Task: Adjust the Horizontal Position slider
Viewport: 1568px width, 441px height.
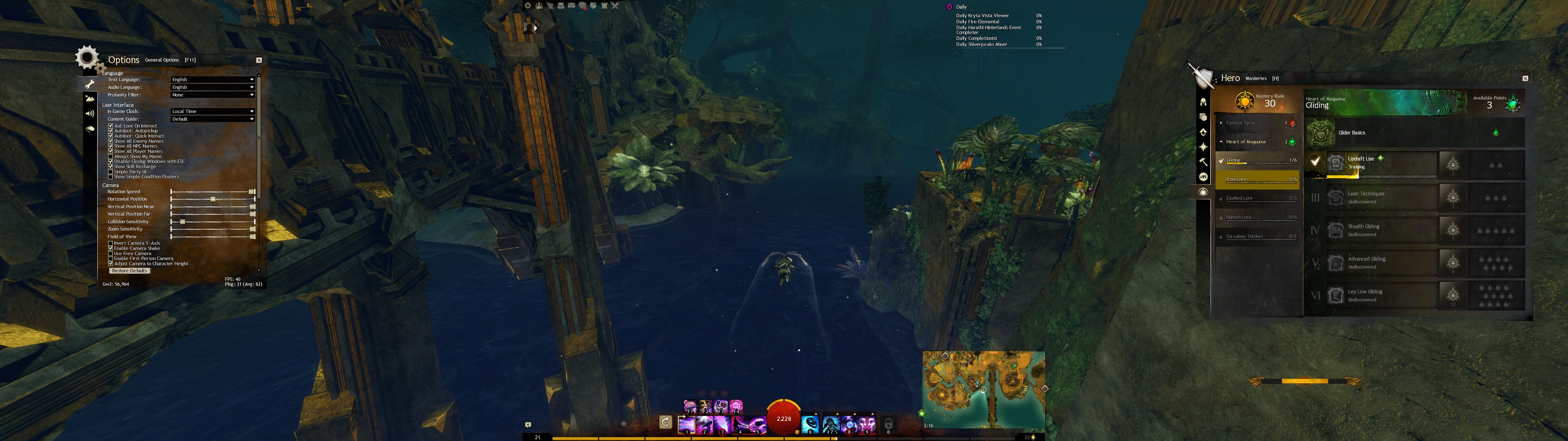Action: coord(213,199)
